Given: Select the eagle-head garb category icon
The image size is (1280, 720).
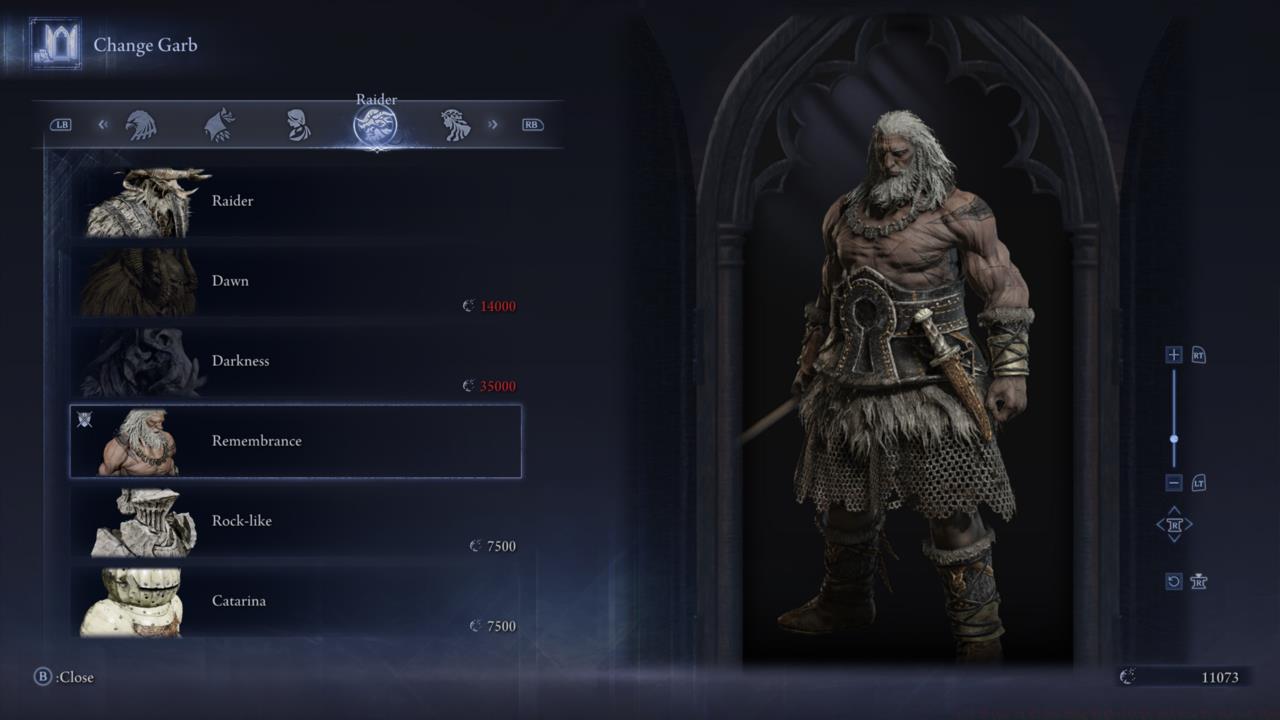Looking at the screenshot, I should (x=143, y=123).
